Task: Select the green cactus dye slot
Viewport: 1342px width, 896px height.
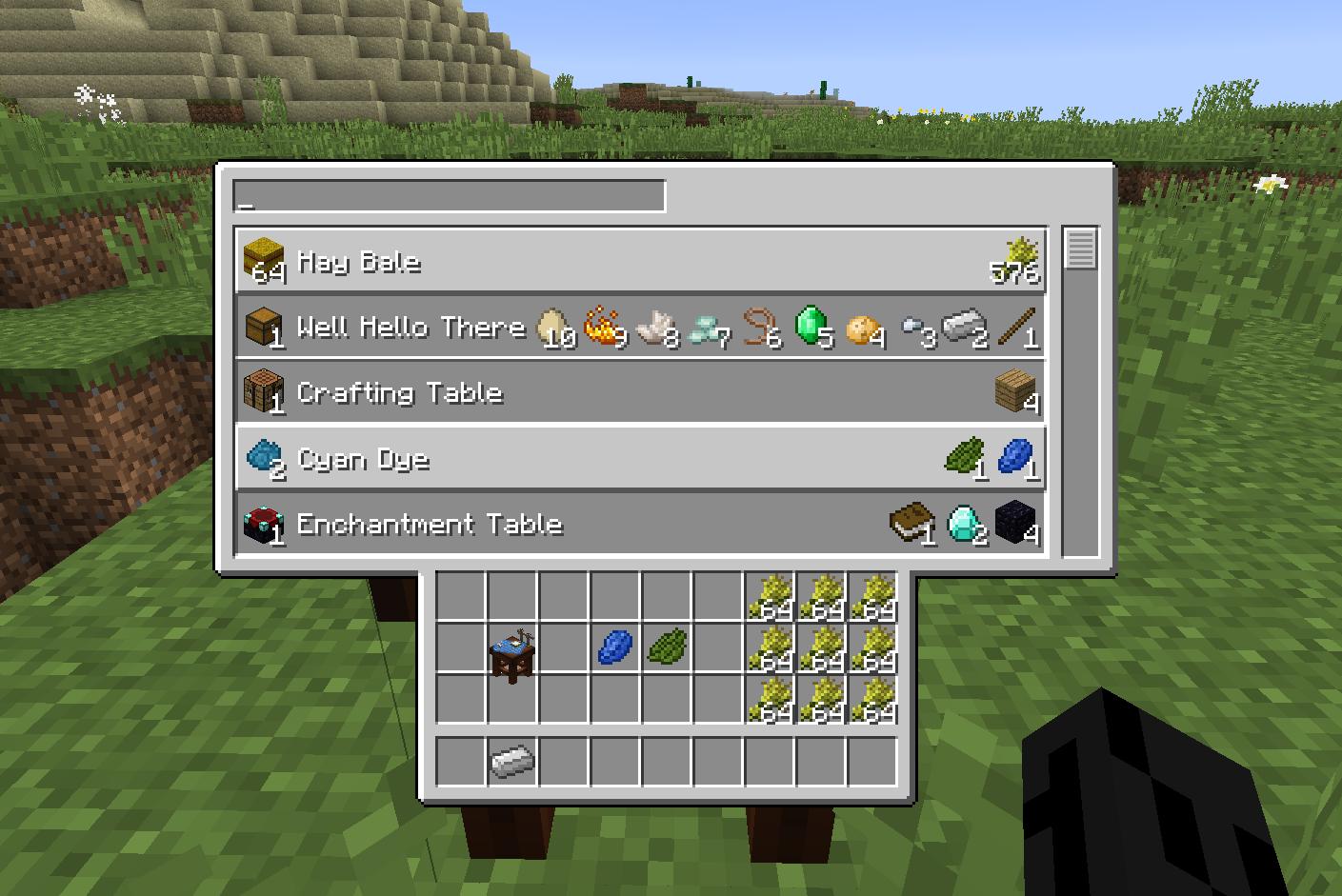Action: [x=667, y=648]
